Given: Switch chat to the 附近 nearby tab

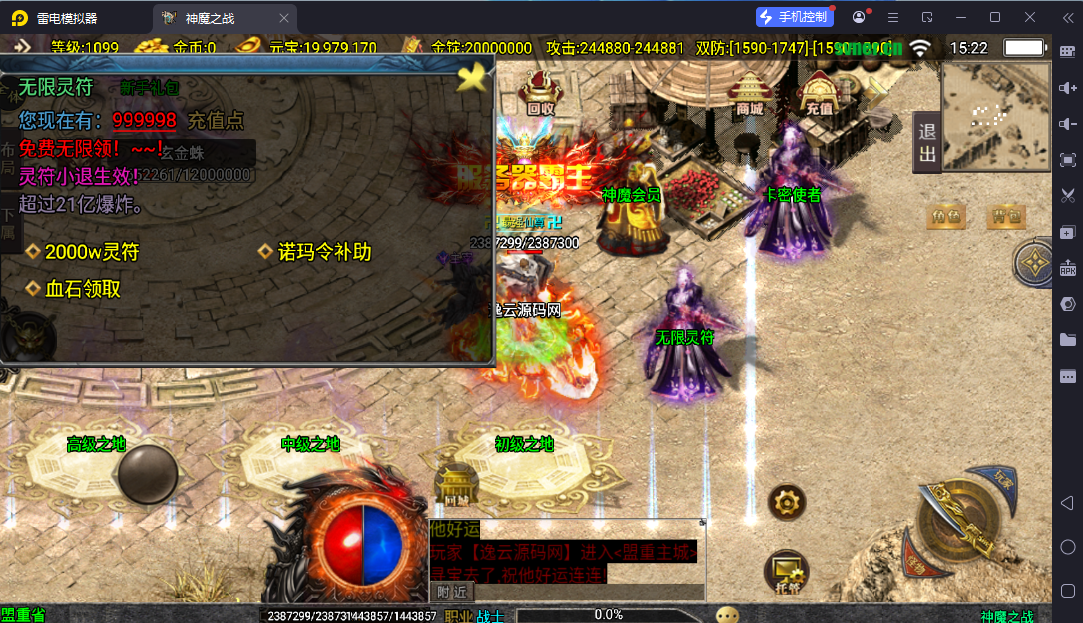Looking at the screenshot, I should [451, 591].
